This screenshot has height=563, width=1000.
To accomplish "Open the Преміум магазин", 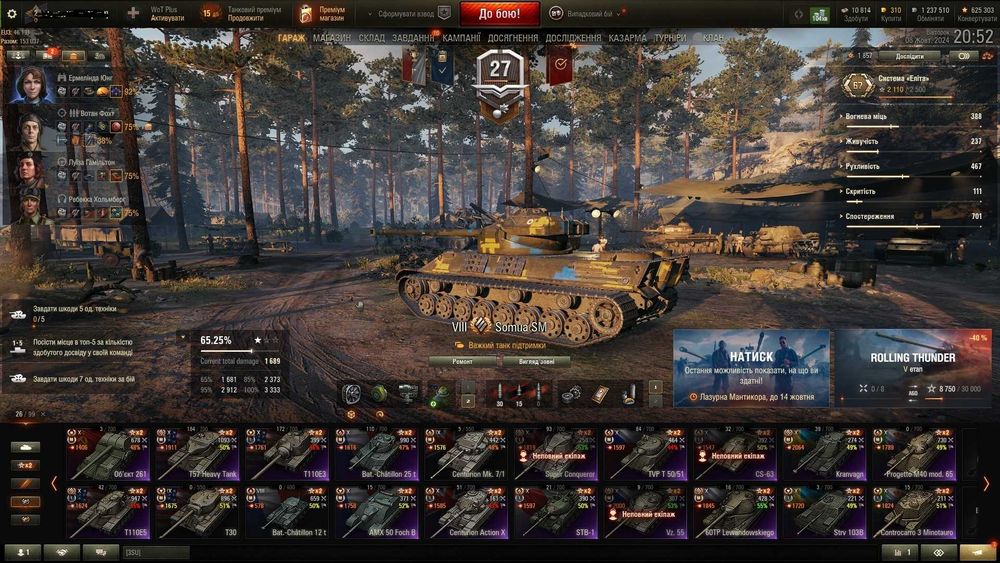I will pyautogui.click(x=320, y=13).
